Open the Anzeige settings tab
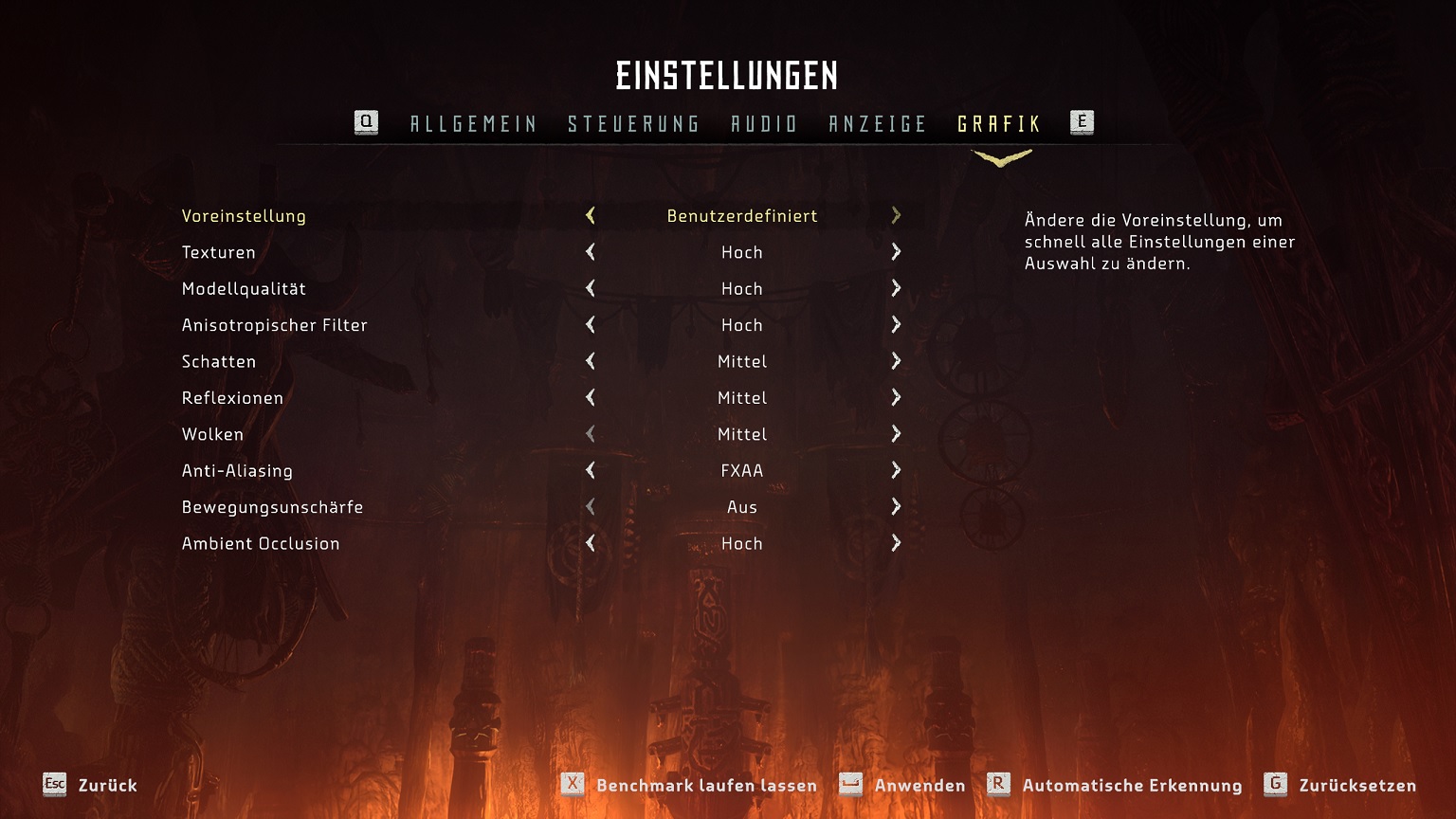This screenshot has width=1456, height=819. (877, 123)
